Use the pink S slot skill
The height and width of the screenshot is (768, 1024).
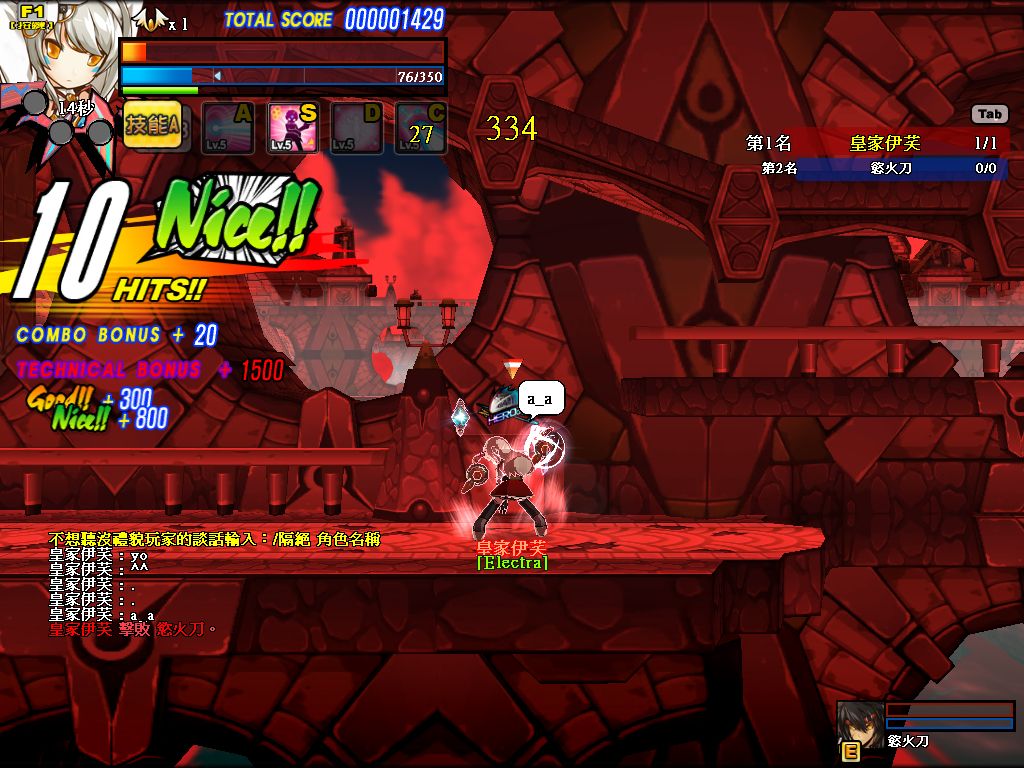[292, 127]
